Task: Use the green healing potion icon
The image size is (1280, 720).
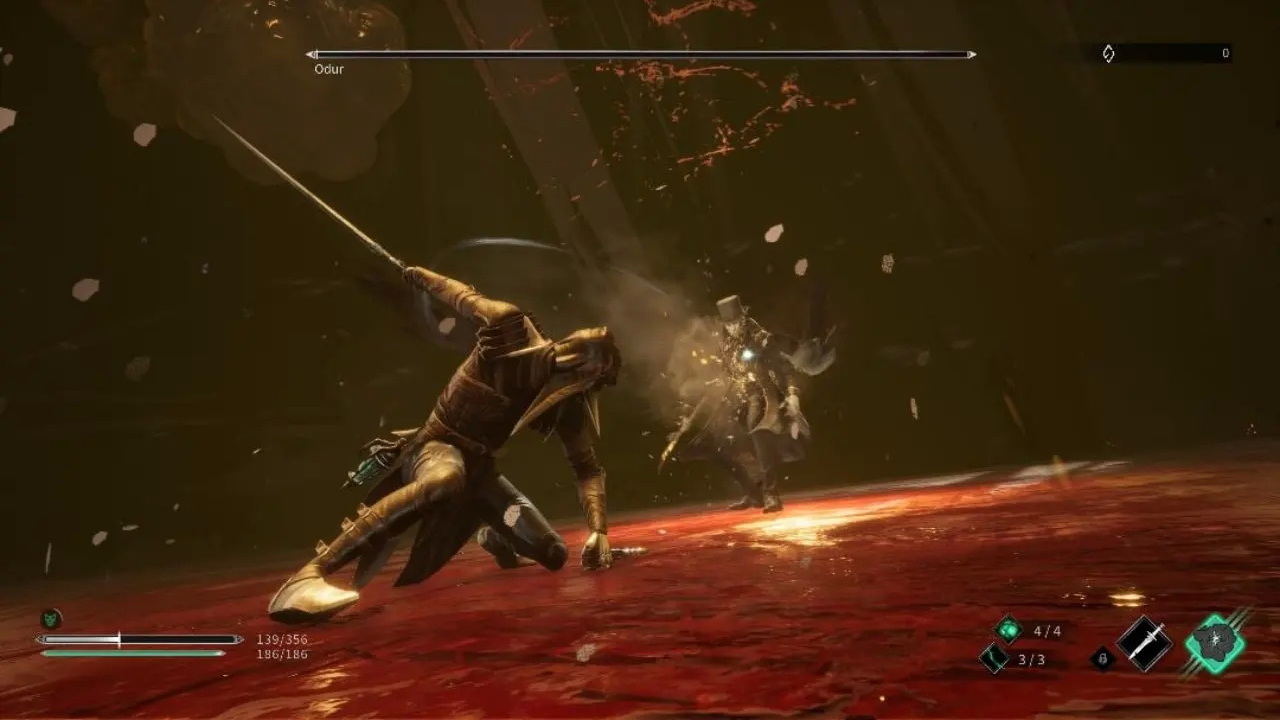Action: [x=1009, y=629]
